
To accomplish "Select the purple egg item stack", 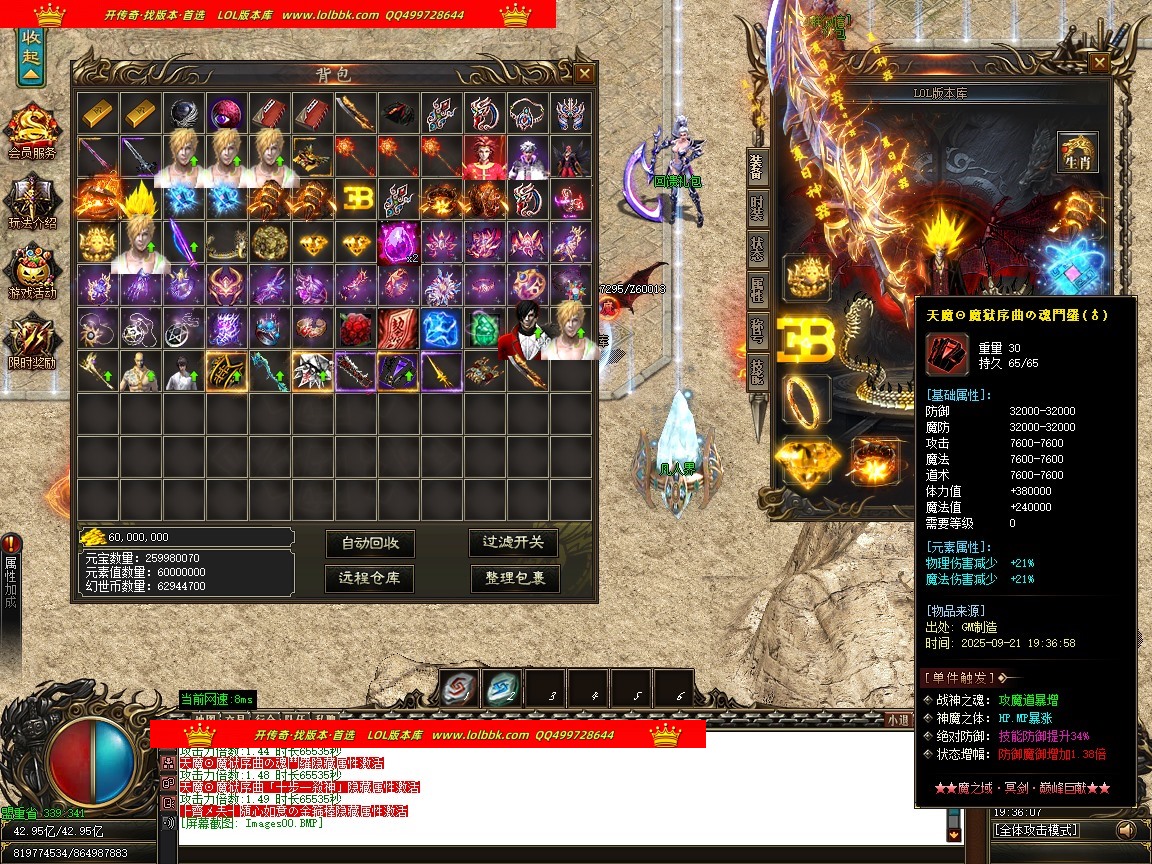I will click(398, 241).
